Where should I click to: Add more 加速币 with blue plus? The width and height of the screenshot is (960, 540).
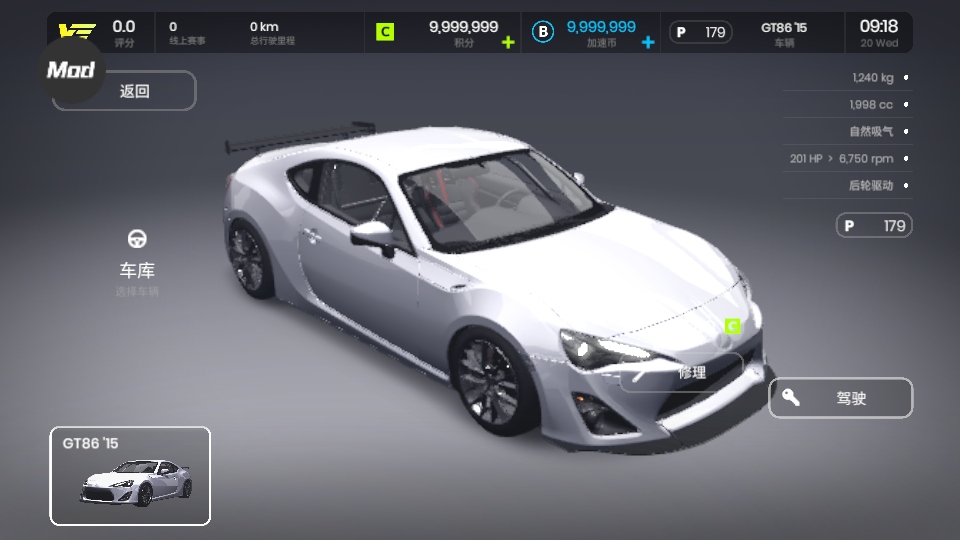pyautogui.click(x=648, y=42)
